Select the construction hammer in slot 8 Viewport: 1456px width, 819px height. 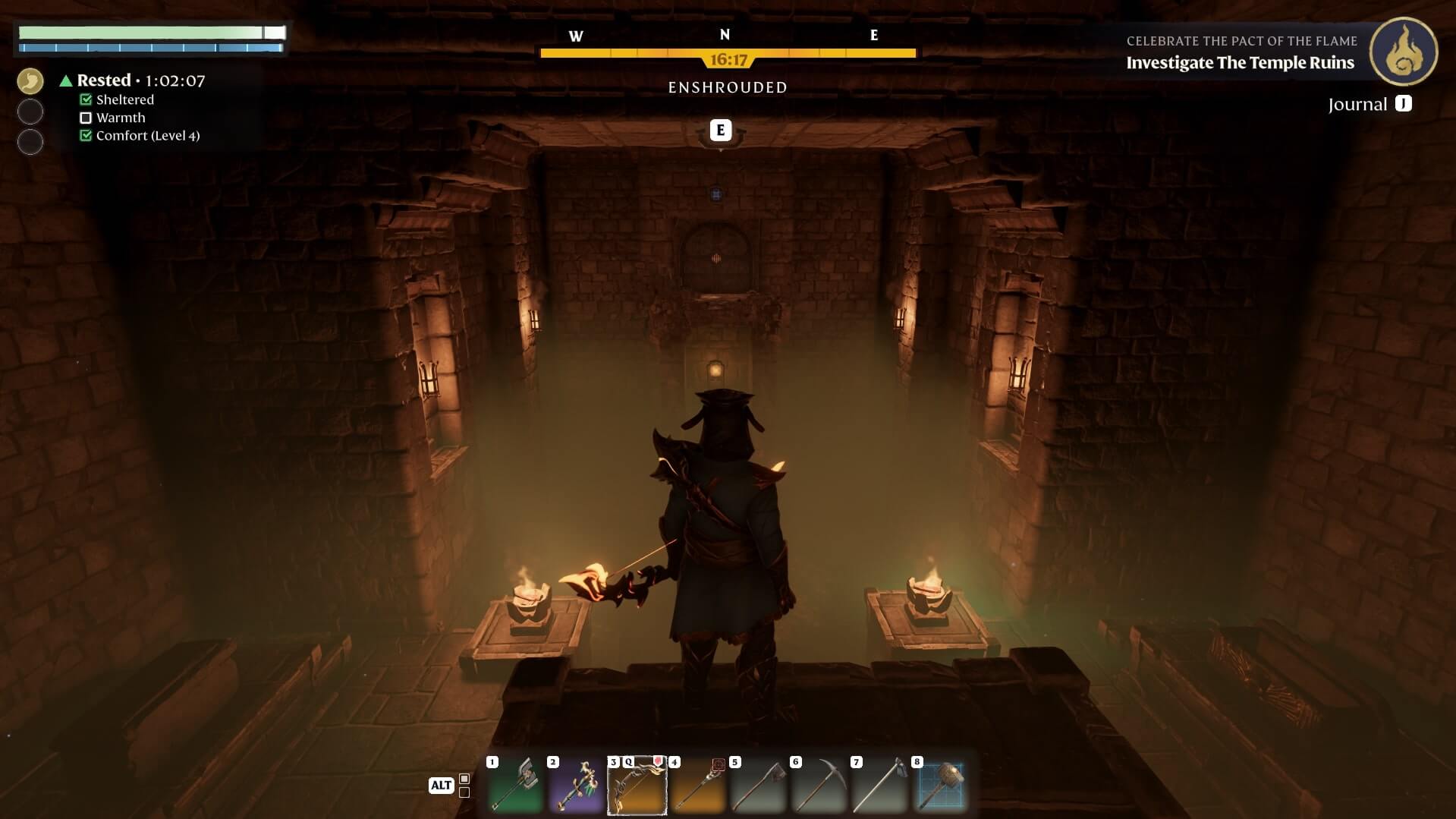941,786
